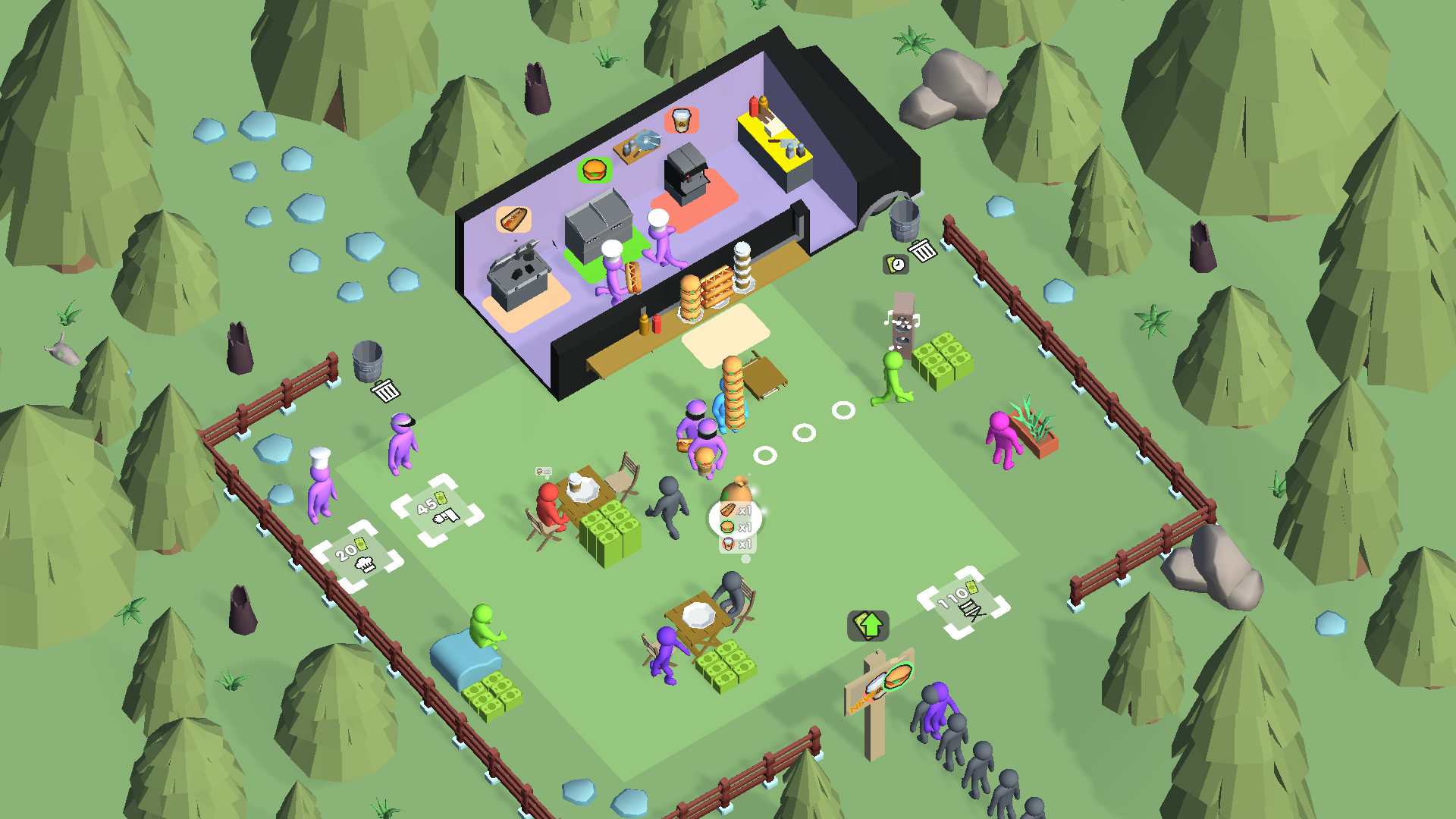
Task: Select the hot dog station icon on the purple pad
Action: pos(514,221)
